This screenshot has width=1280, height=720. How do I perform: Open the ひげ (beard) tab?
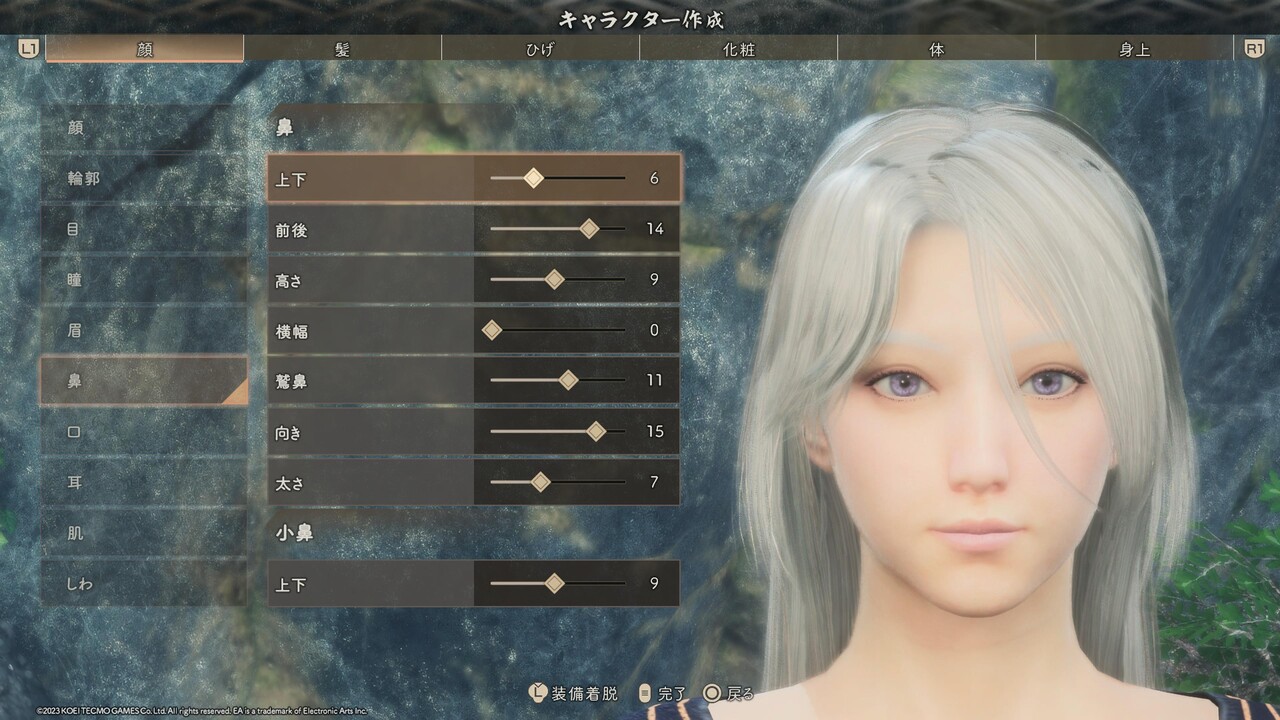click(x=540, y=49)
